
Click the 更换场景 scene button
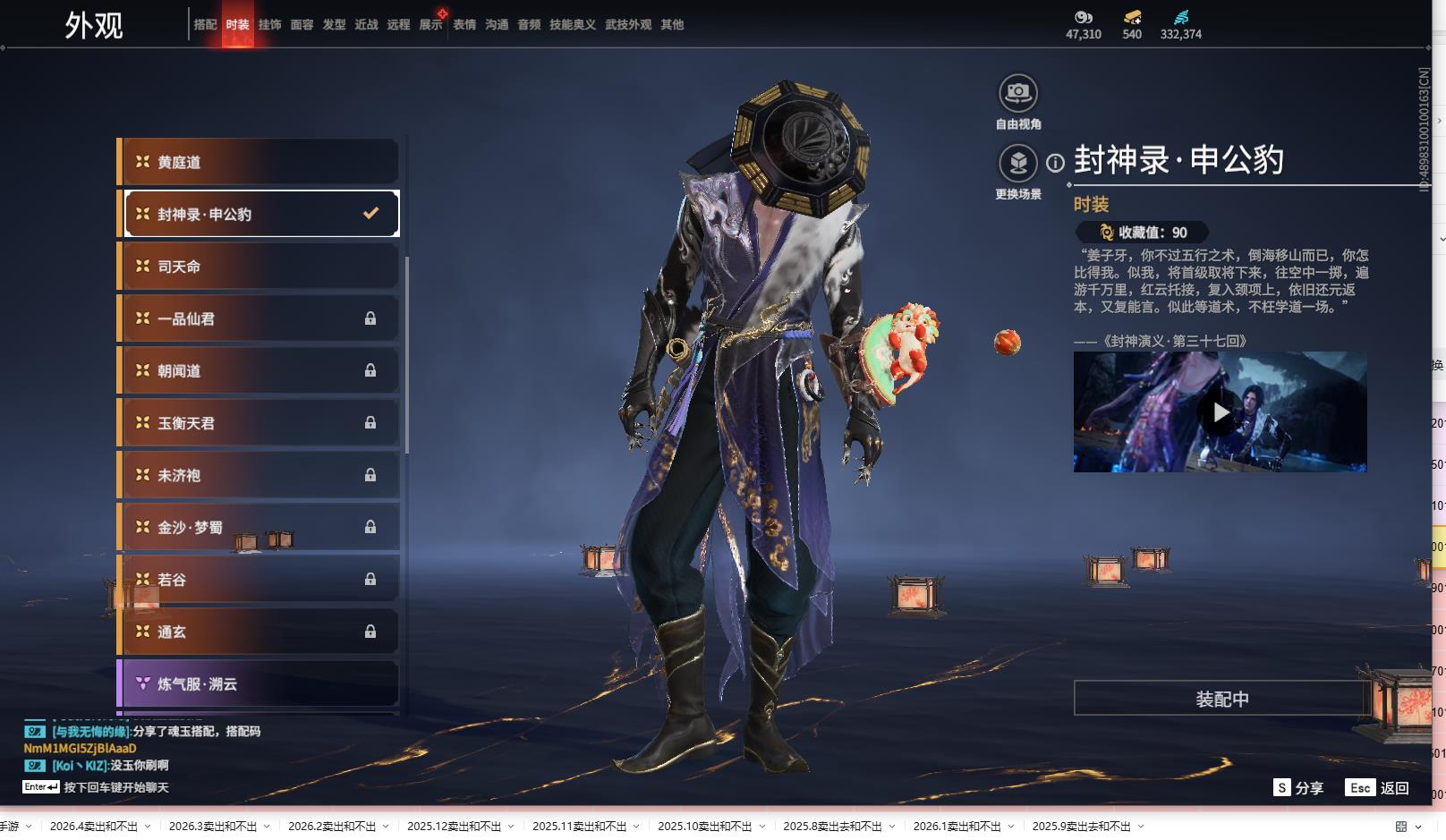pyautogui.click(x=1017, y=164)
